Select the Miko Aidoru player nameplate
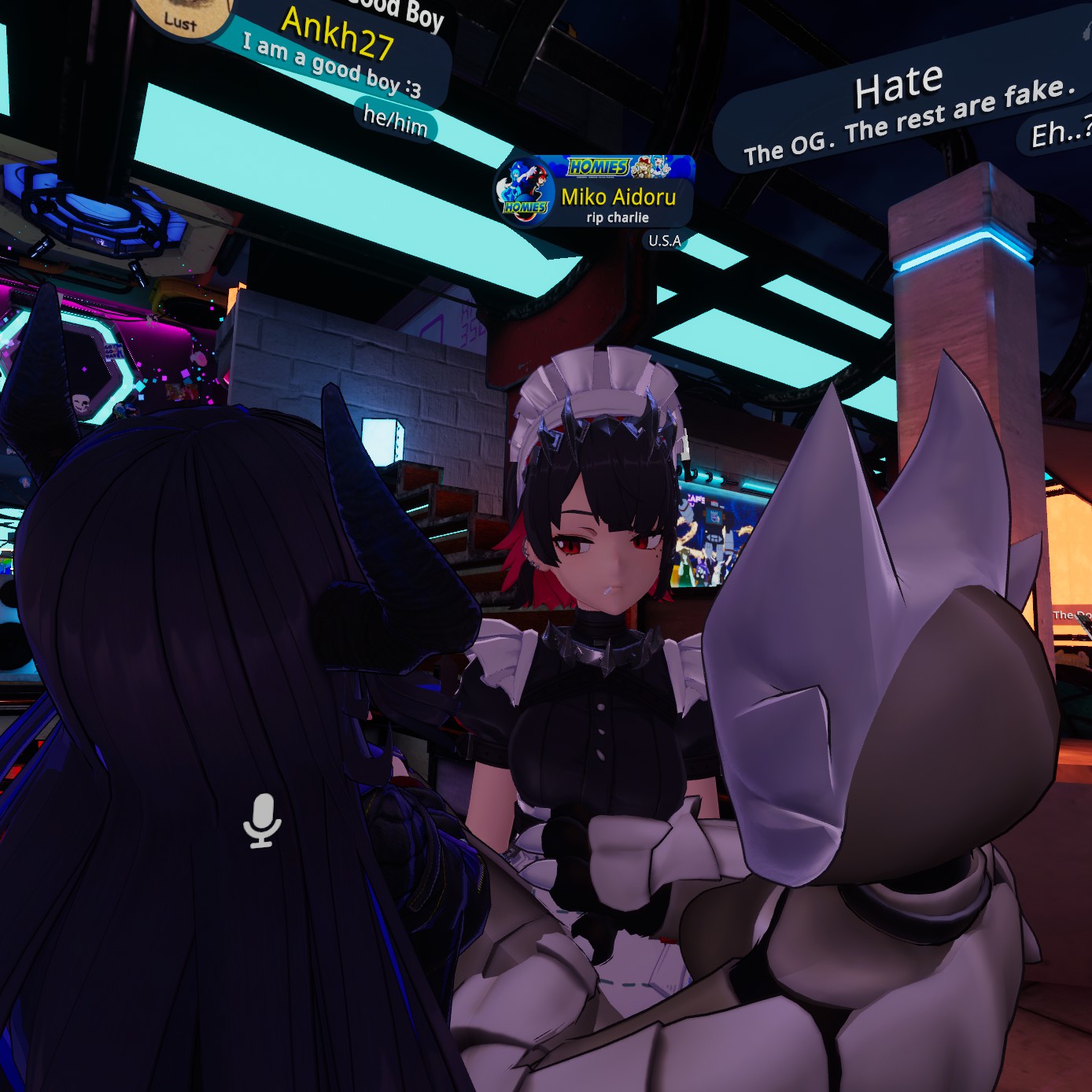Viewport: 1092px width, 1092px height. 618,197
